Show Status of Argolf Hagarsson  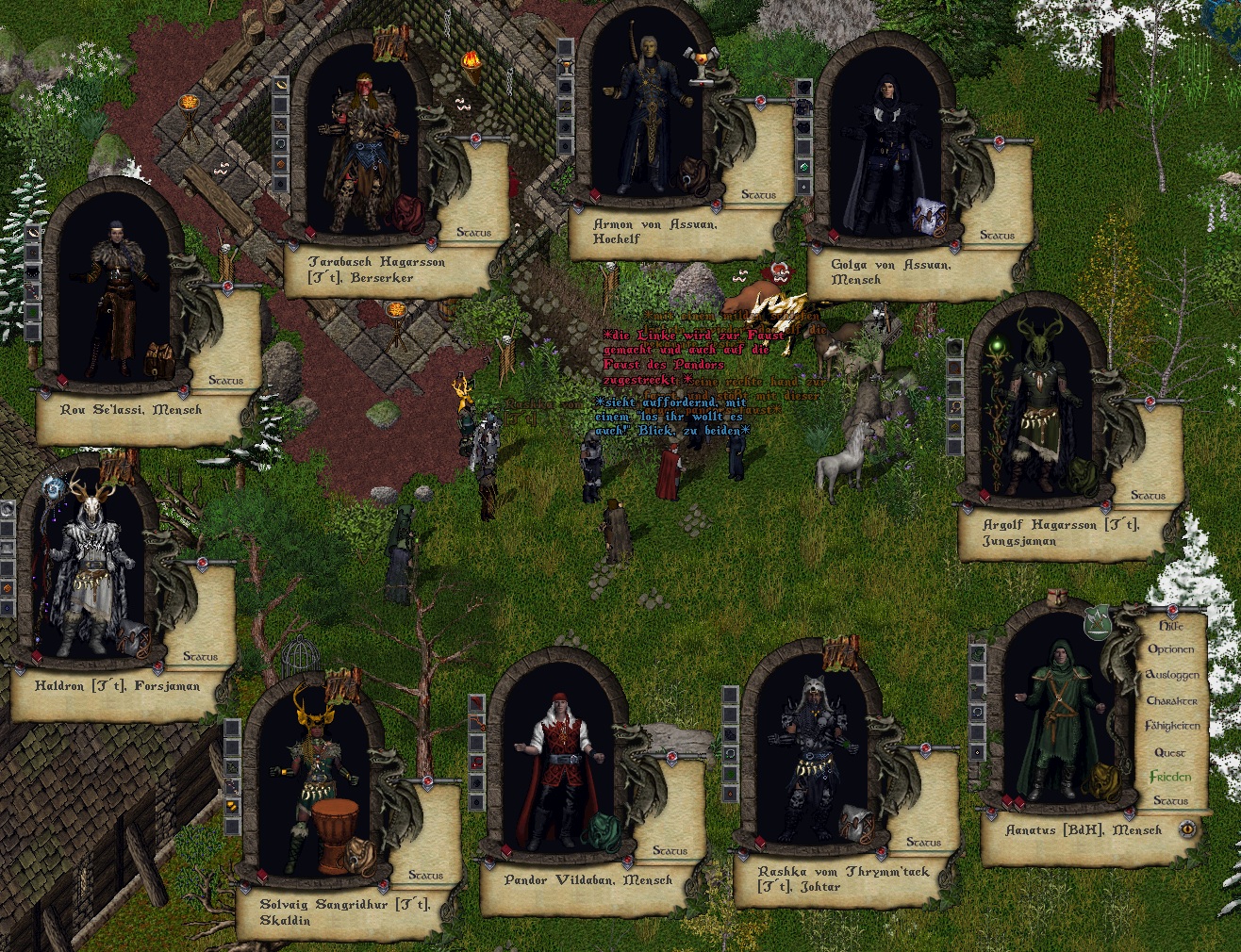coord(1148,495)
